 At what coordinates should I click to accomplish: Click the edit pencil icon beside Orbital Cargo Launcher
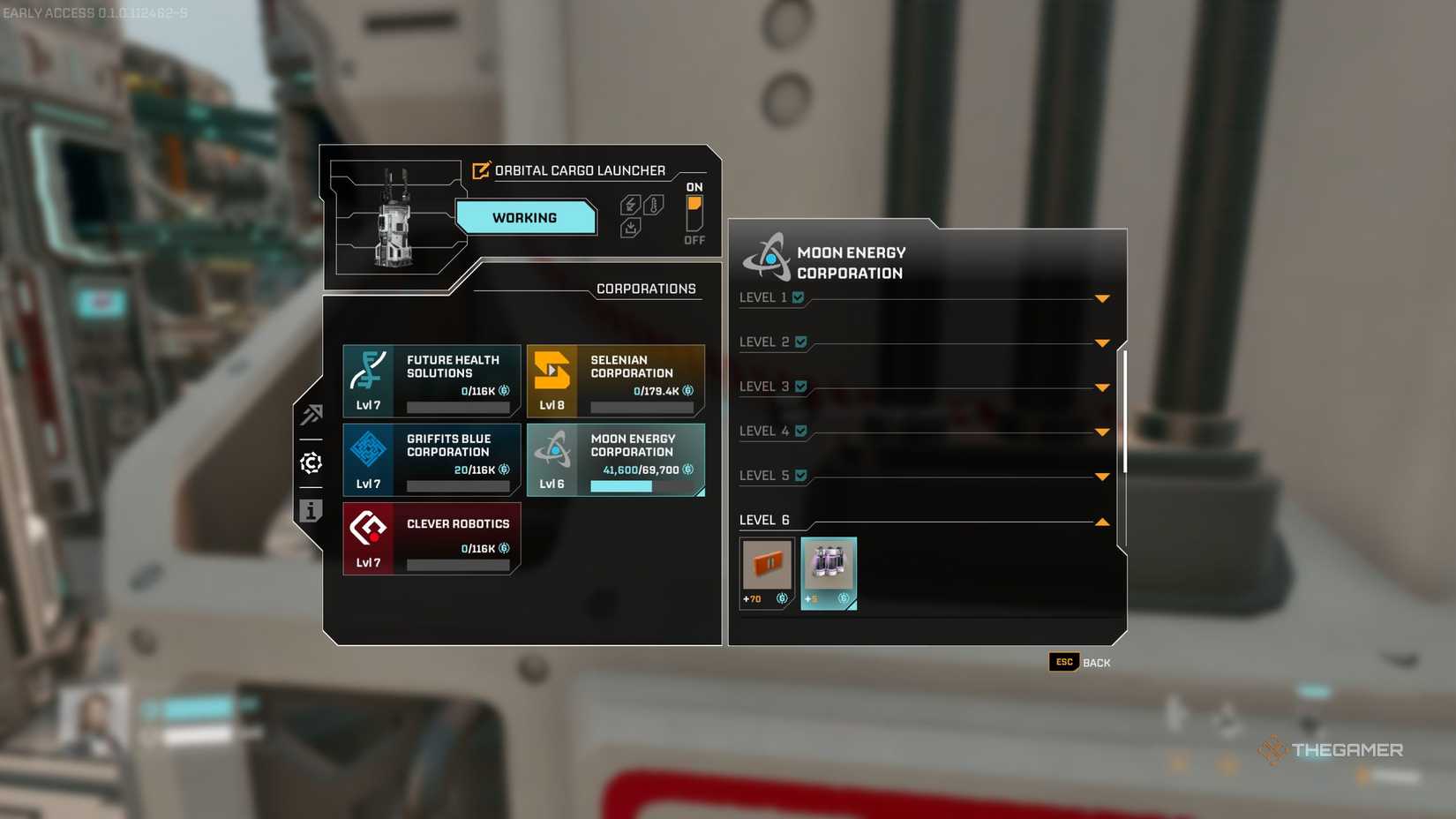click(481, 170)
